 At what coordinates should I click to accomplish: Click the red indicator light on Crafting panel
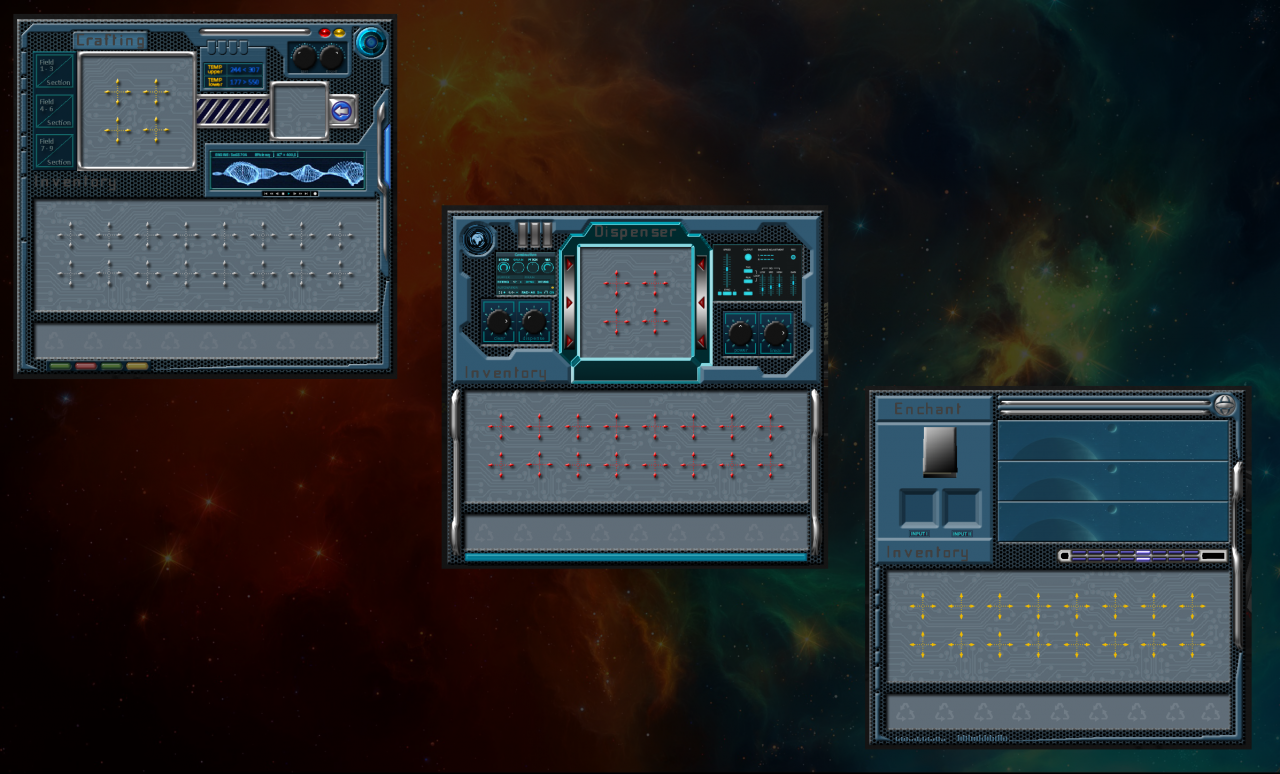pyautogui.click(x=325, y=33)
